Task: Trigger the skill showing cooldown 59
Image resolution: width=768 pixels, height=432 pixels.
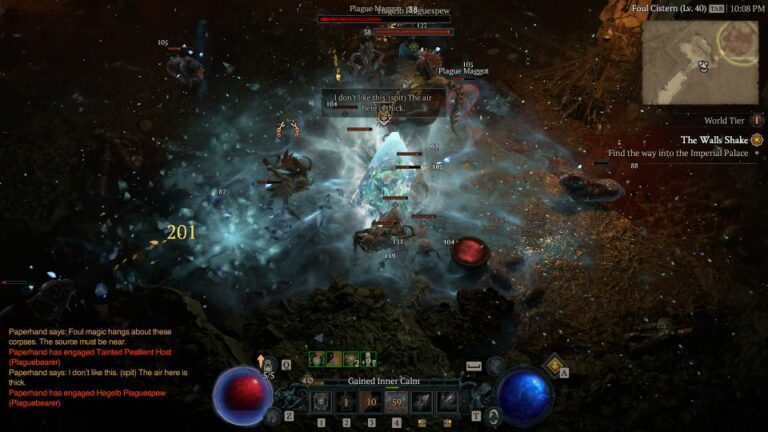Action: pyautogui.click(x=396, y=402)
